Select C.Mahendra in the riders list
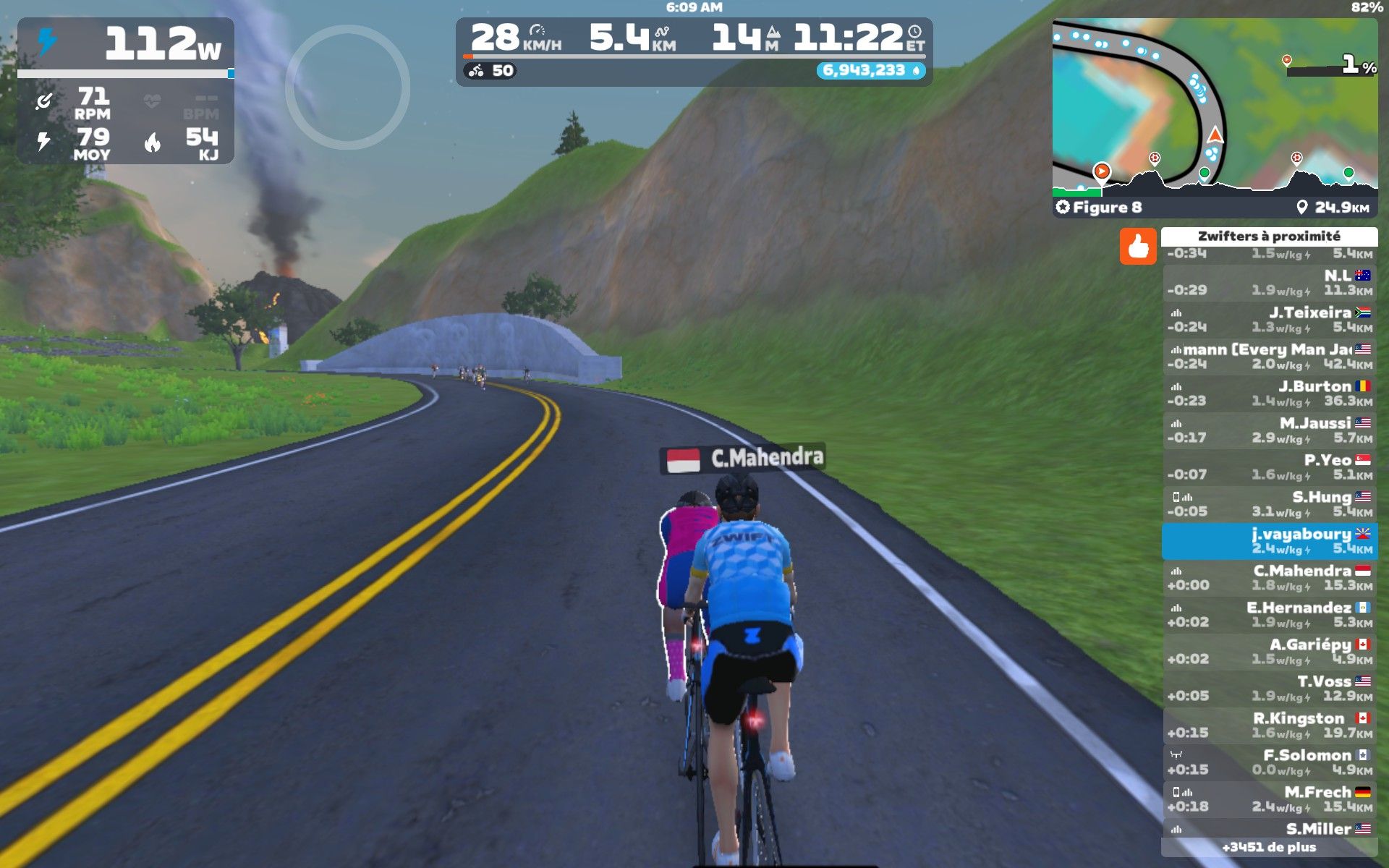 pyautogui.click(x=1270, y=578)
